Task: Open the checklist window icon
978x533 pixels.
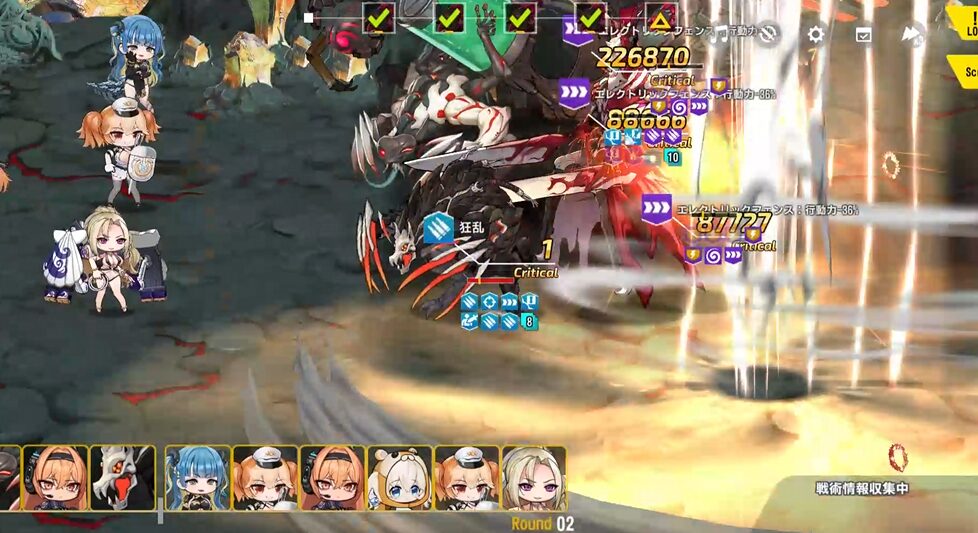Action: pos(864,34)
